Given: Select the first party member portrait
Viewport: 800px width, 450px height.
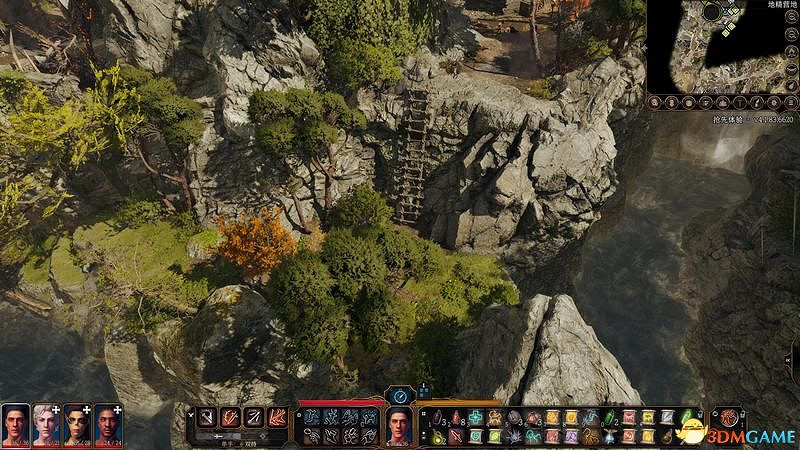Looking at the screenshot, I should point(15,424).
